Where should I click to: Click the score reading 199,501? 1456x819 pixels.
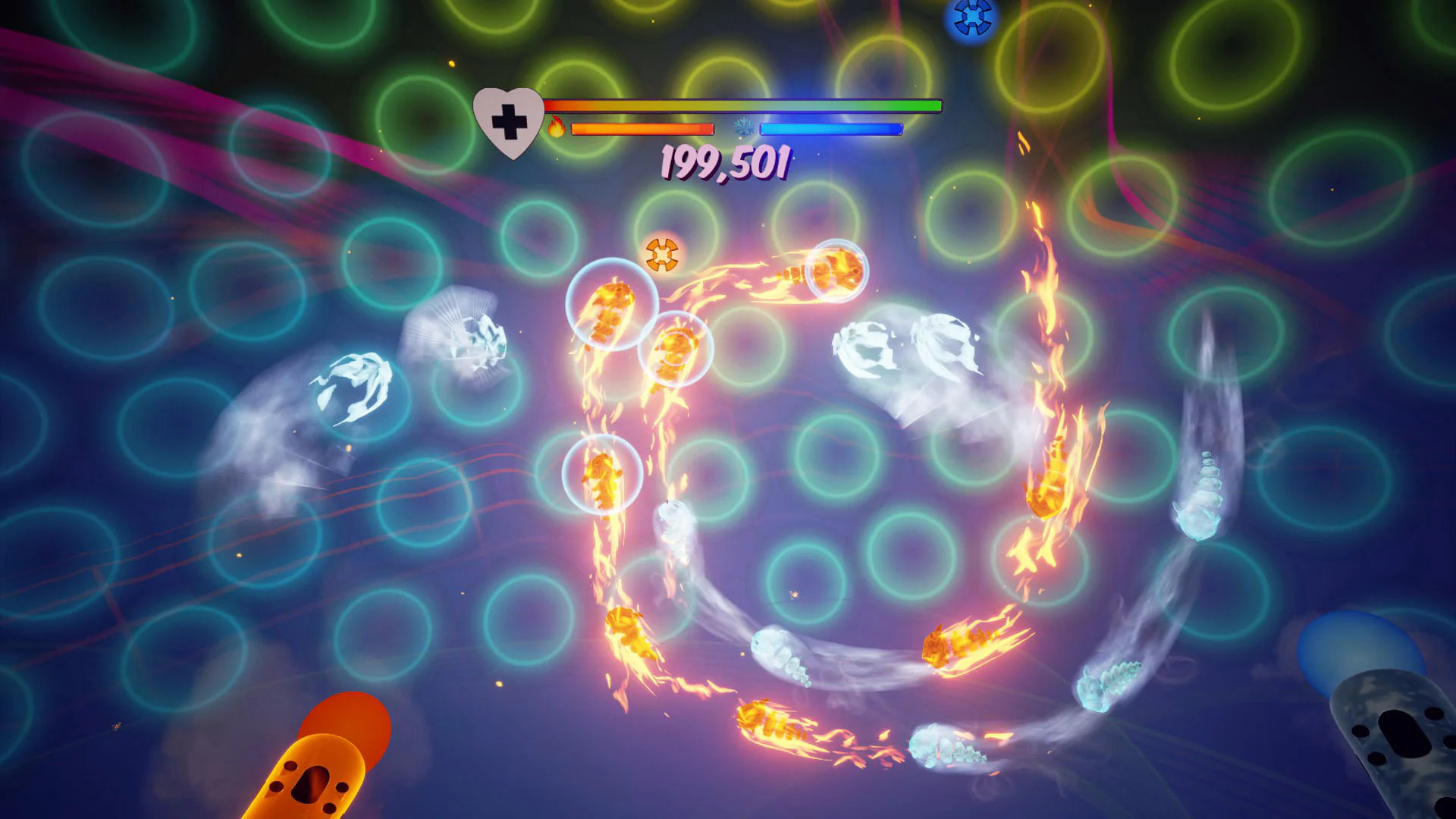[724, 162]
